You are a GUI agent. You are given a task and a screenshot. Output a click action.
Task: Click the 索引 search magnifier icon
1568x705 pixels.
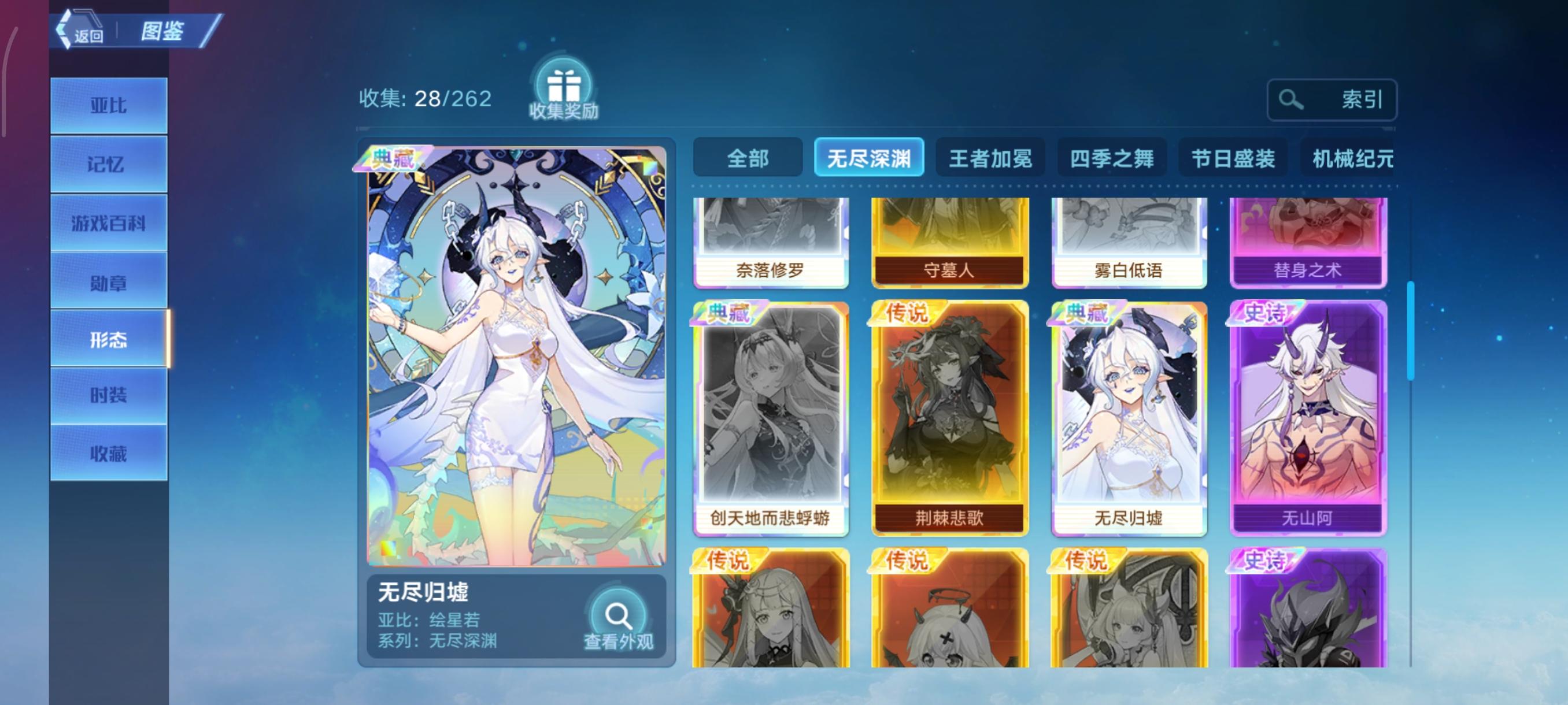(x=1292, y=99)
